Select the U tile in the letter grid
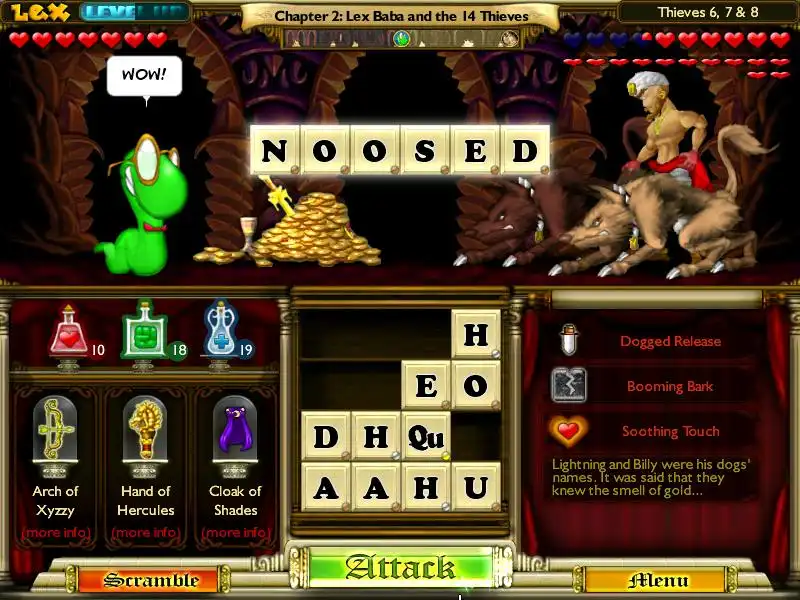This screenshot has height=600, width=800. click(x=475, y=487)
